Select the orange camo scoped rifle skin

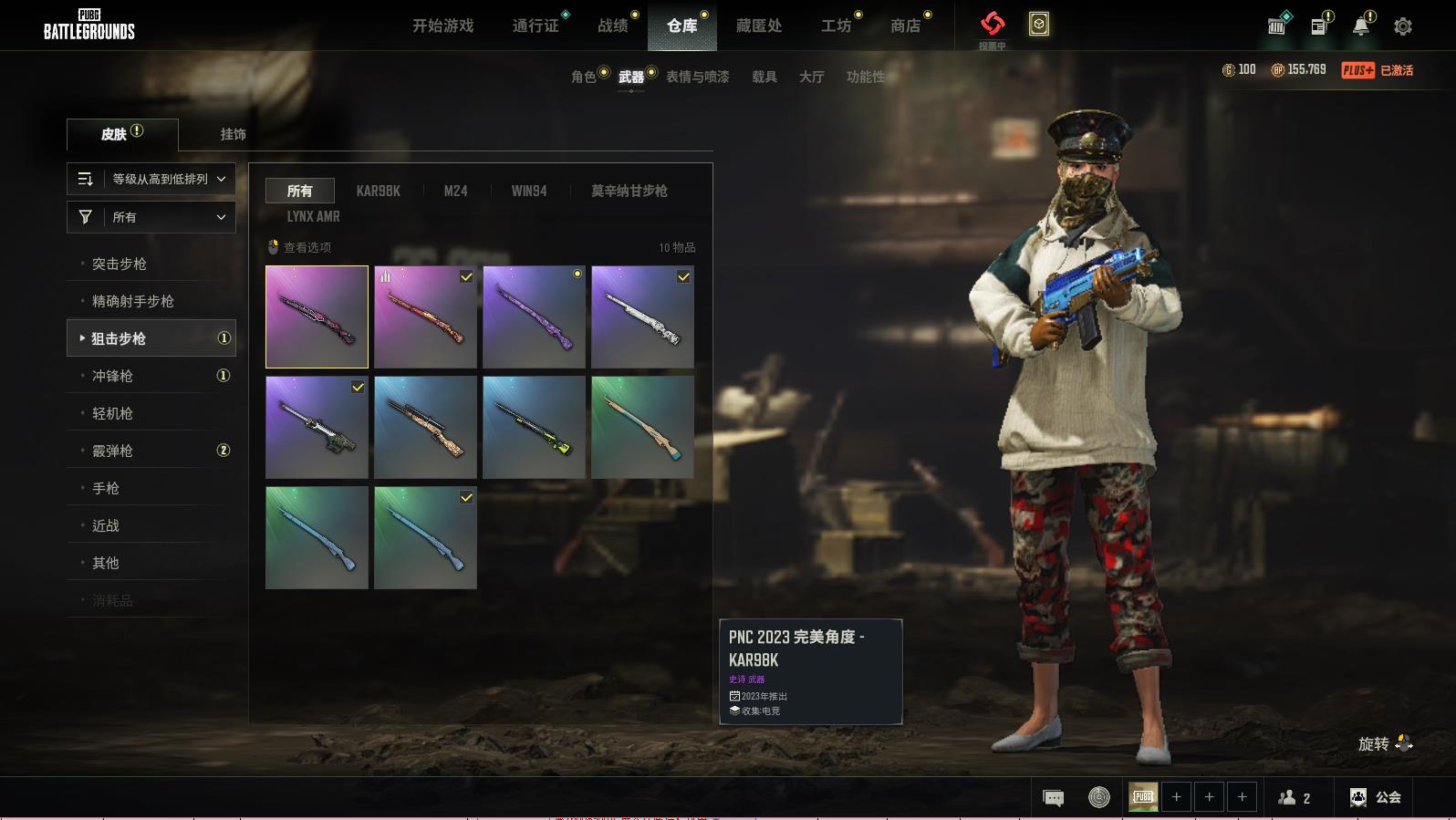(x=425, y=427)
